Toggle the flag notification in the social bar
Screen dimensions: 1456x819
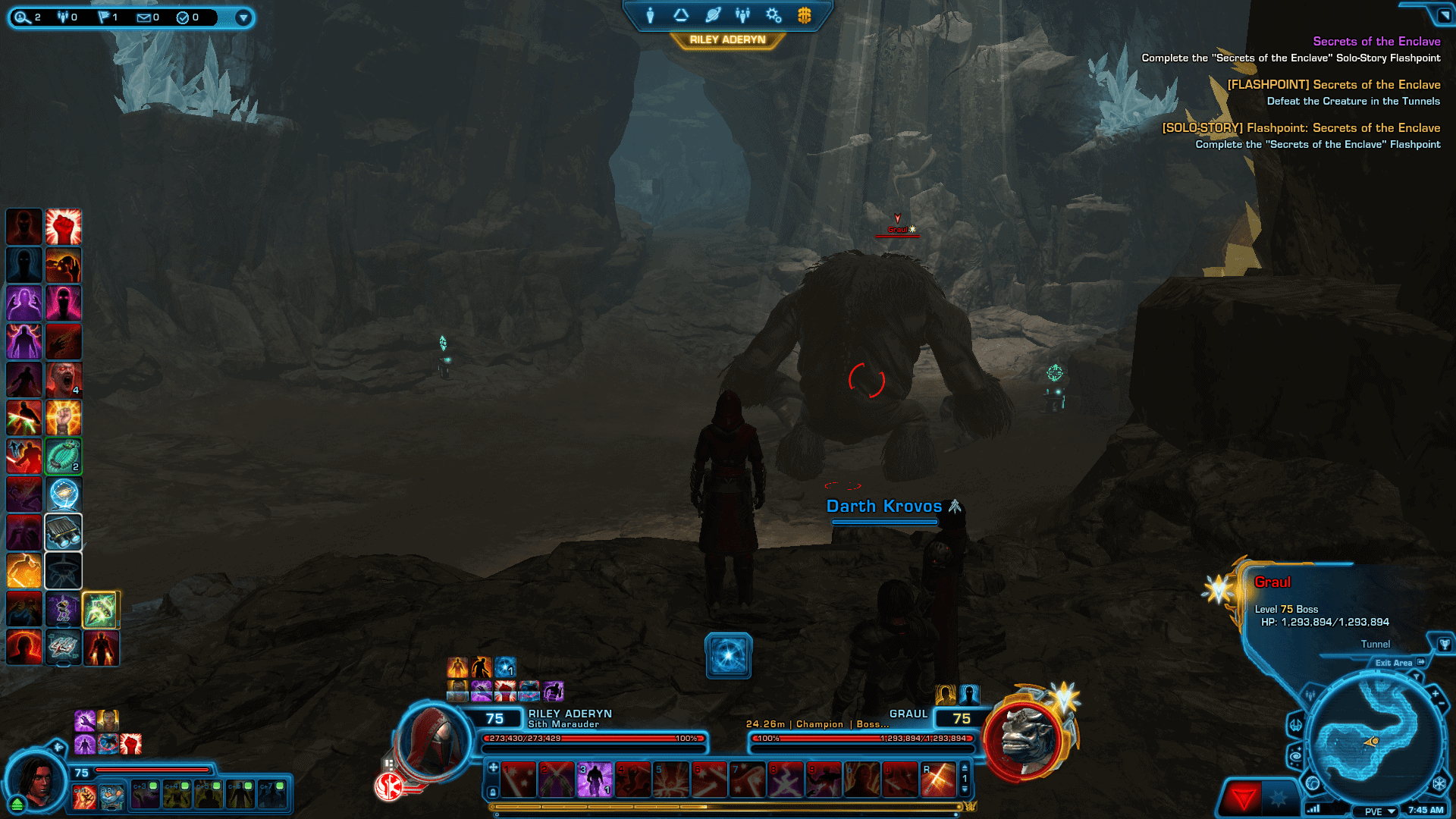click(x=103, y=17)
